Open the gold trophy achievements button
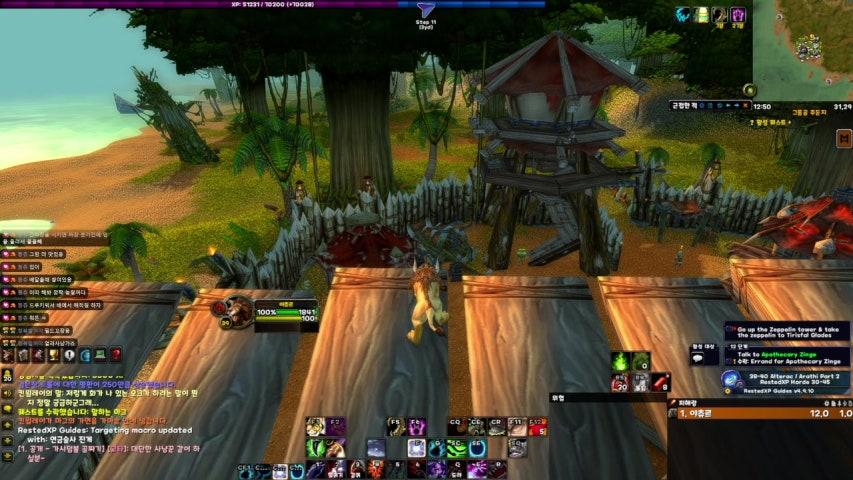The height and width of the screenshot is (480, 853). click(53, 355)
